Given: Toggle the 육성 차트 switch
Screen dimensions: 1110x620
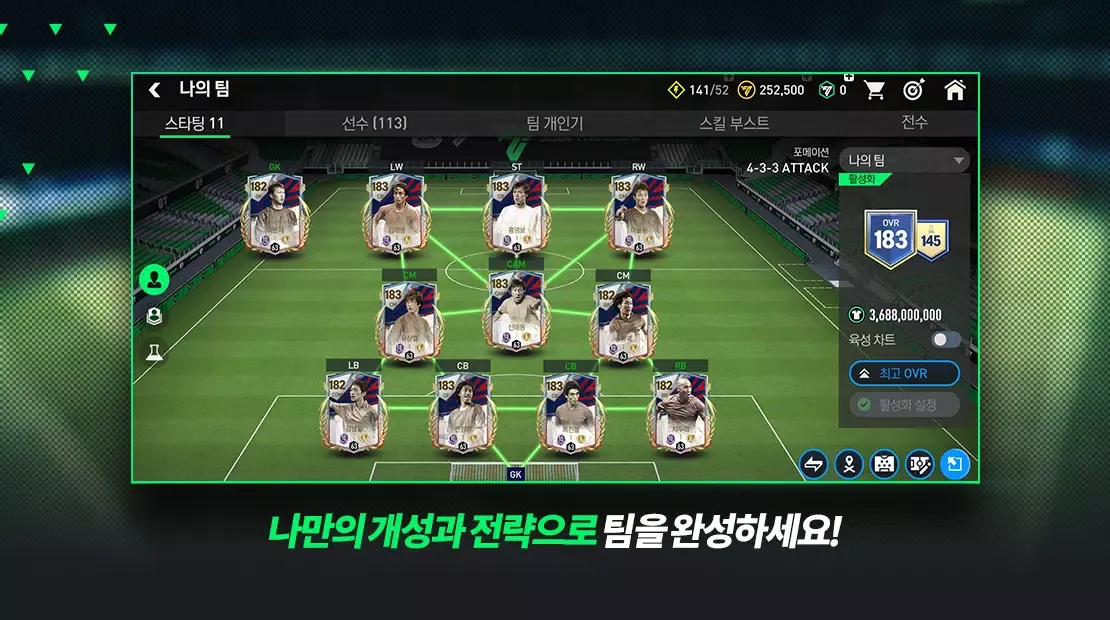Looking at the screenshot, I should 945,340.
